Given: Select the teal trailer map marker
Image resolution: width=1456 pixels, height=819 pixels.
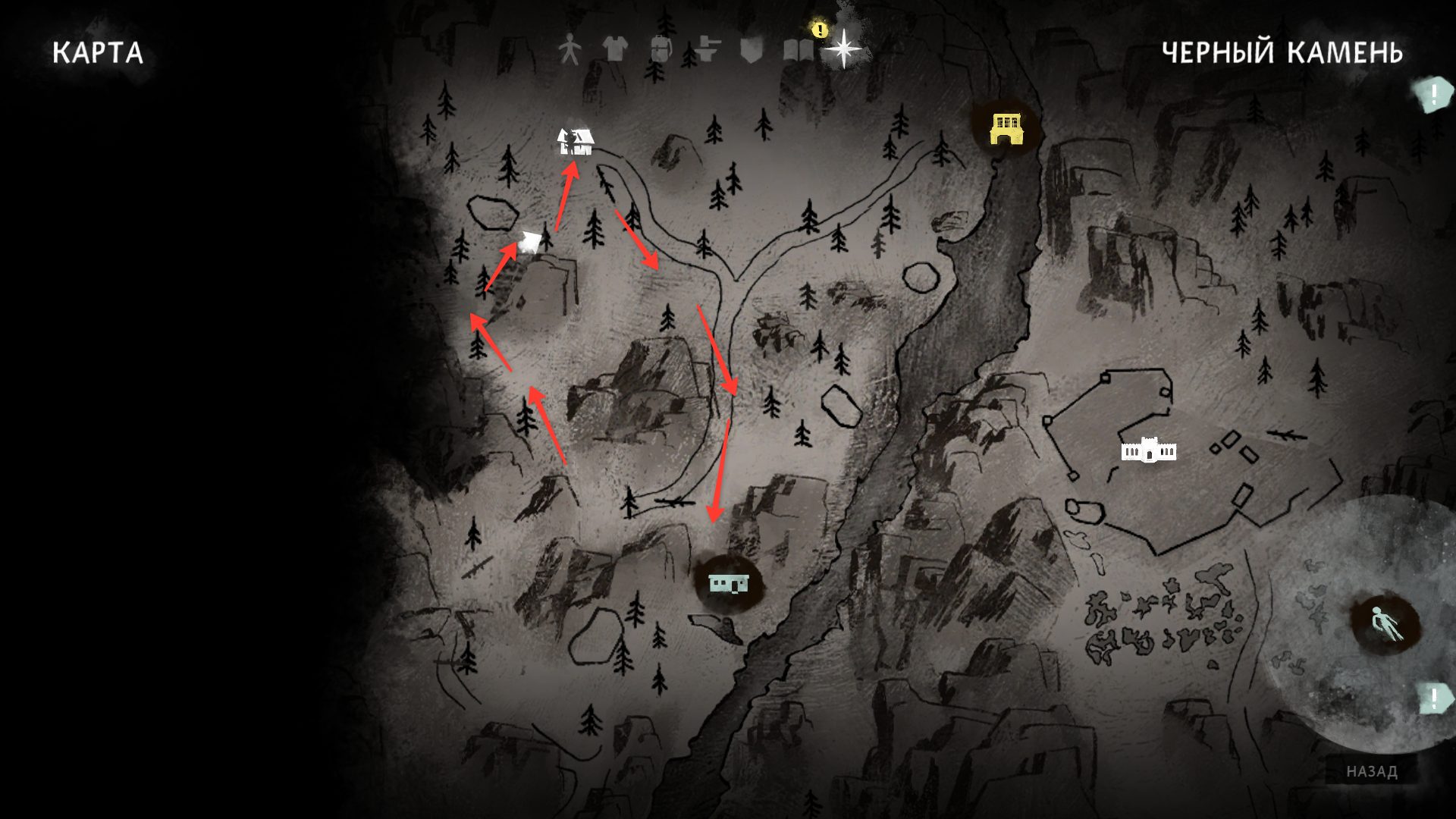Looking at the screenshot, I should (x=728, y=582).
